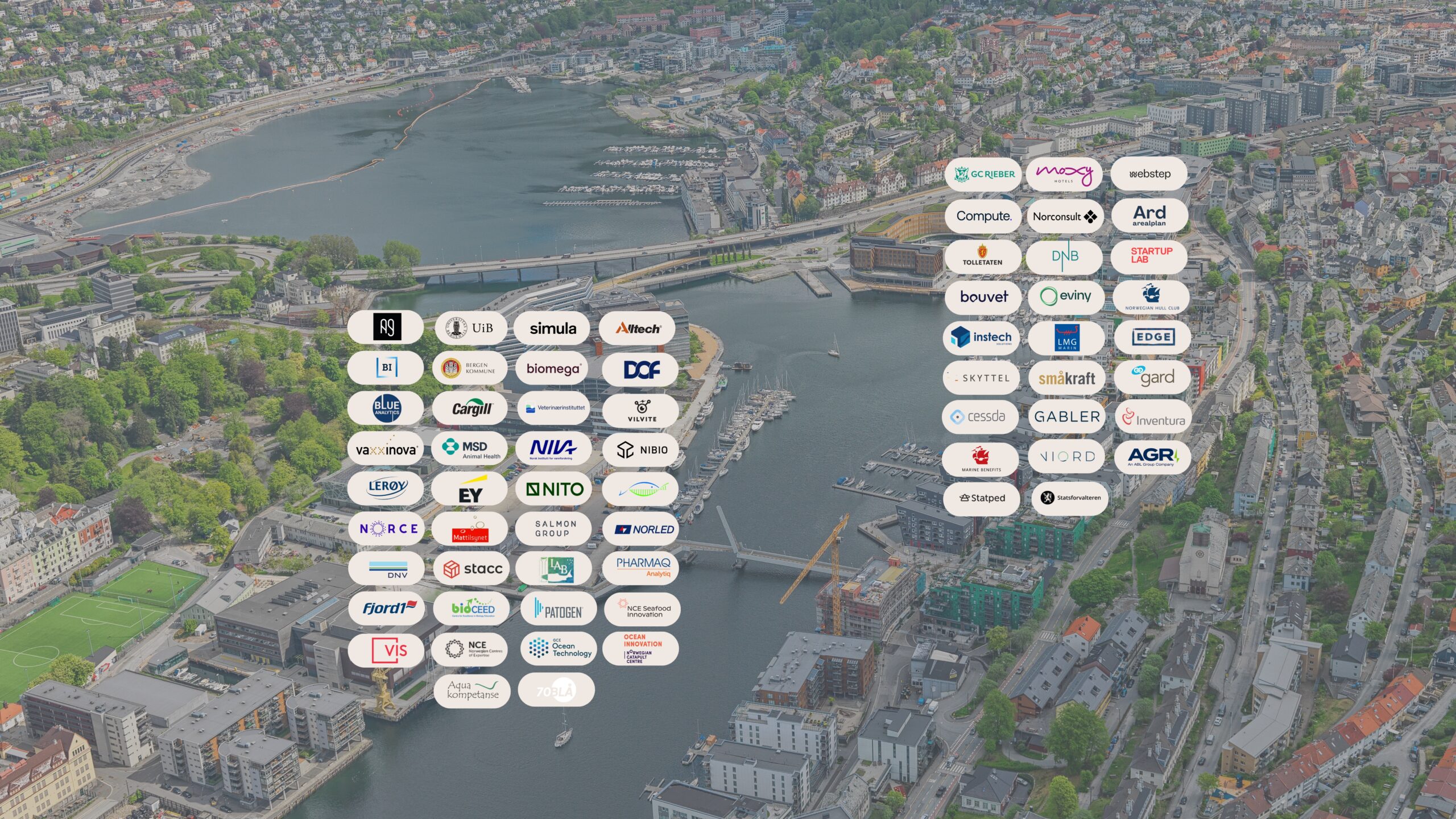Open the webstep logo badge

pos(1149,174)
